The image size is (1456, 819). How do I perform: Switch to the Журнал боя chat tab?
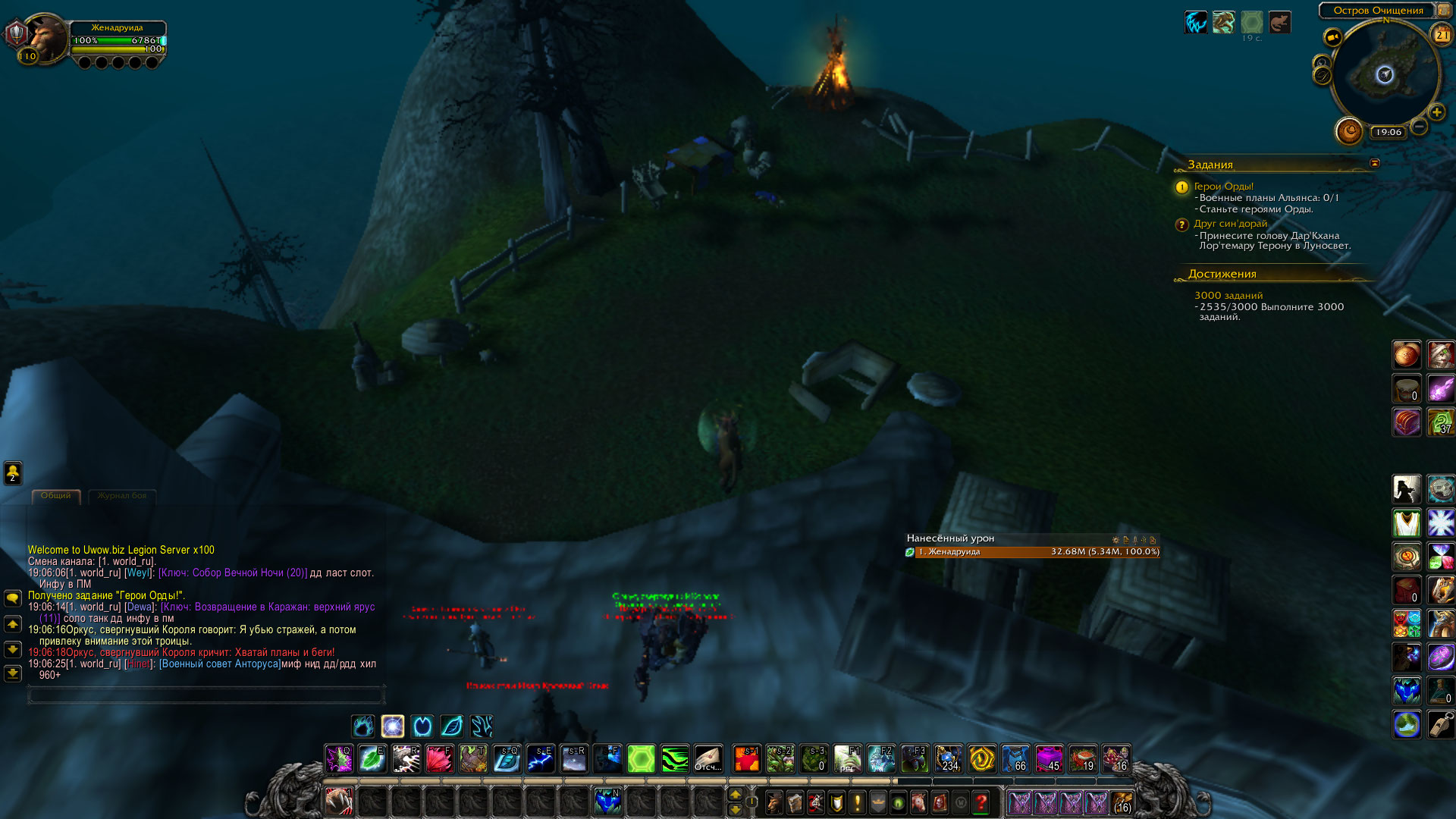pos(122,496)
